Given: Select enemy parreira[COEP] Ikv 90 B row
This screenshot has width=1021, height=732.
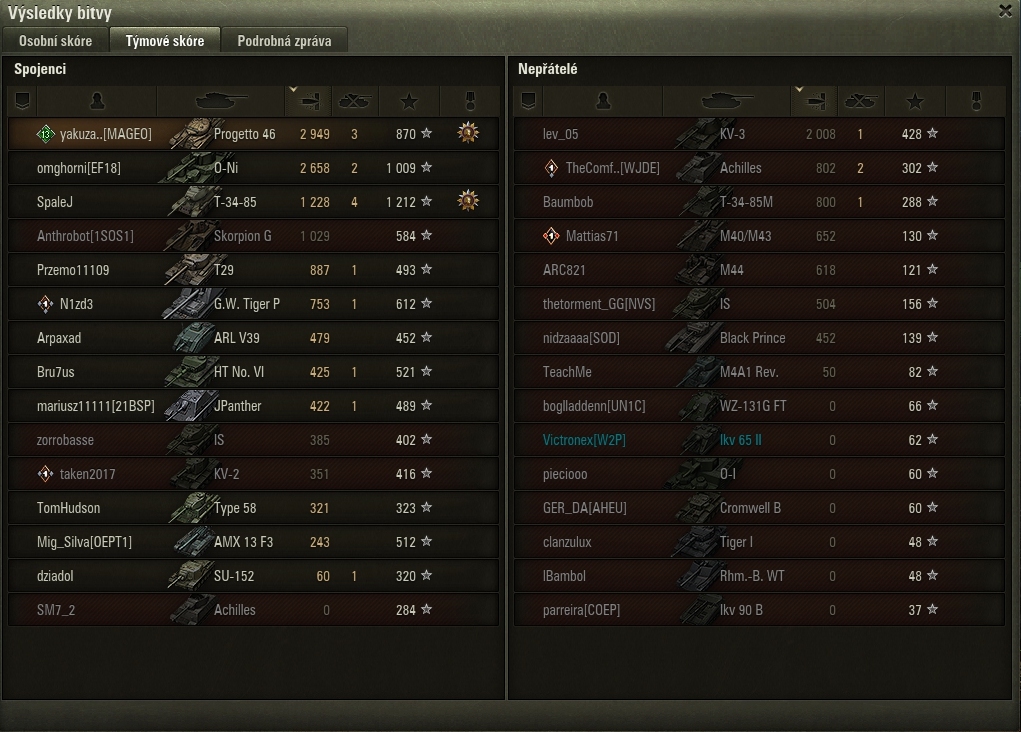Looking at the screenshot, I should 759,610.
